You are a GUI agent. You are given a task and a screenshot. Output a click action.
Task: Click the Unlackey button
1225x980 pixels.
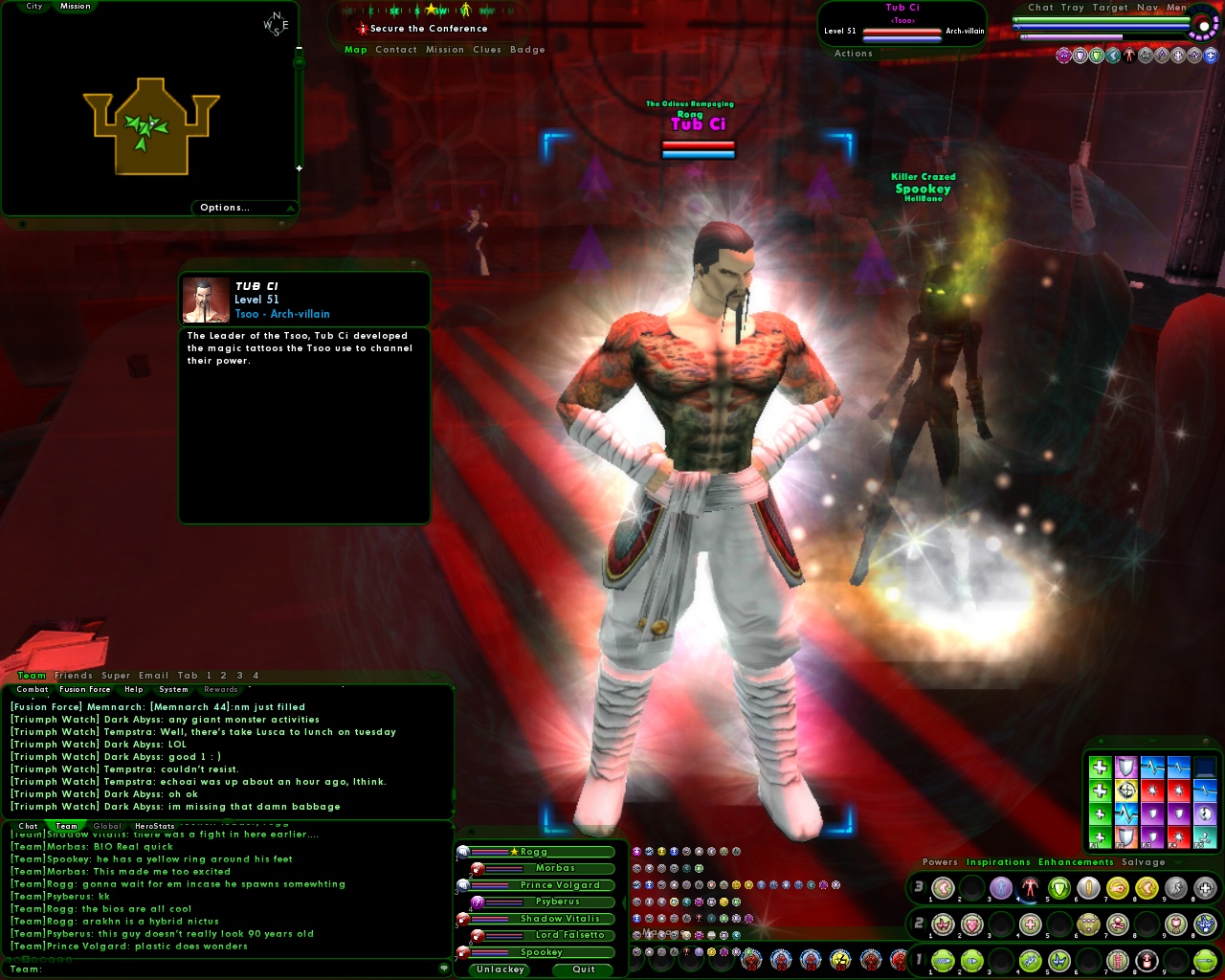point(498,969)
